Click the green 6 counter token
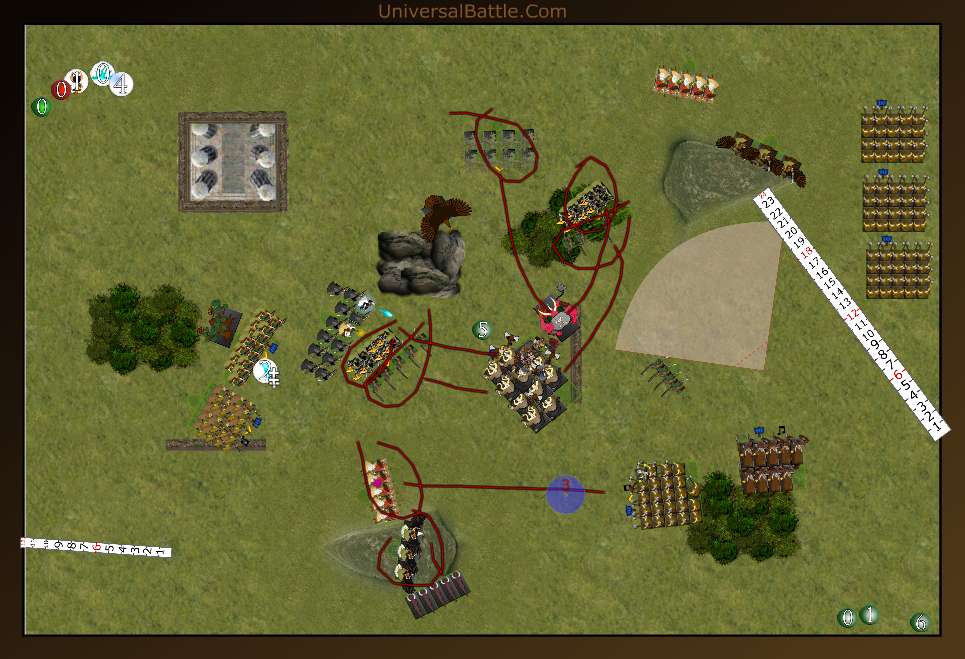Viewport: 965px width, 659px height. point(920,622)
